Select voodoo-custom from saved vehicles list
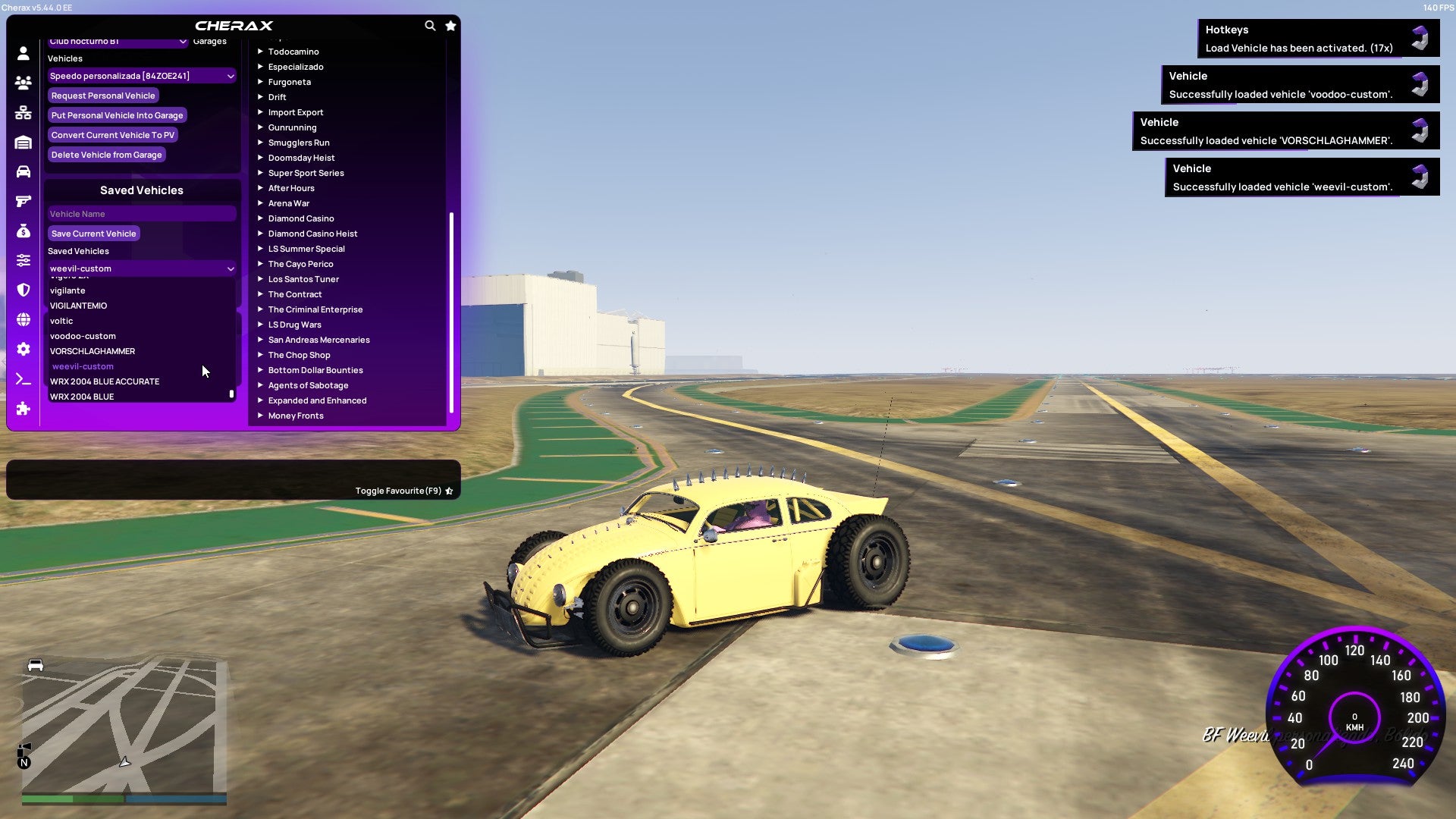Screen dimensions: 1456x819 [83, 336]
